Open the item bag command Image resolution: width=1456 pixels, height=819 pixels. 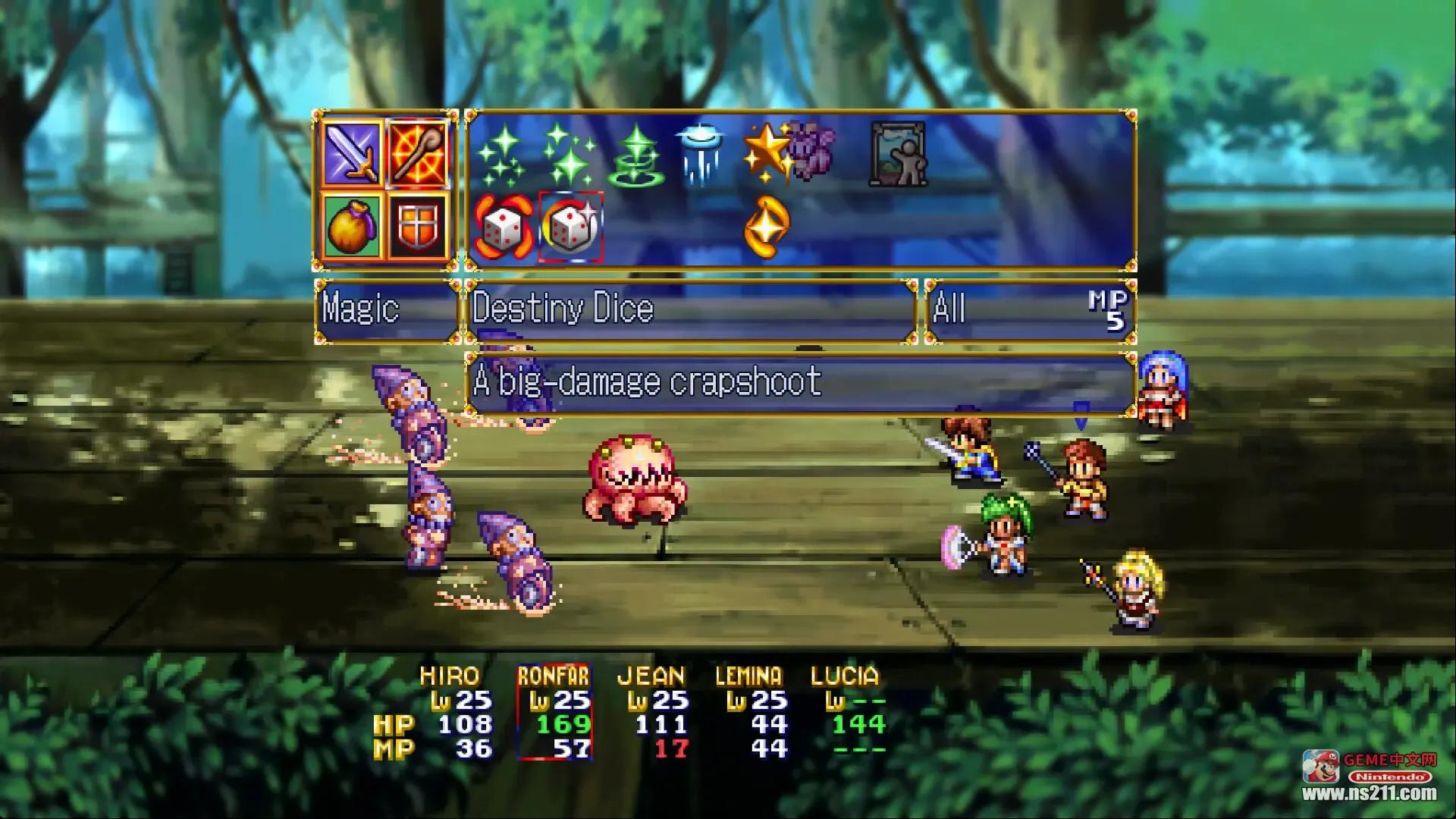(353, 226)
